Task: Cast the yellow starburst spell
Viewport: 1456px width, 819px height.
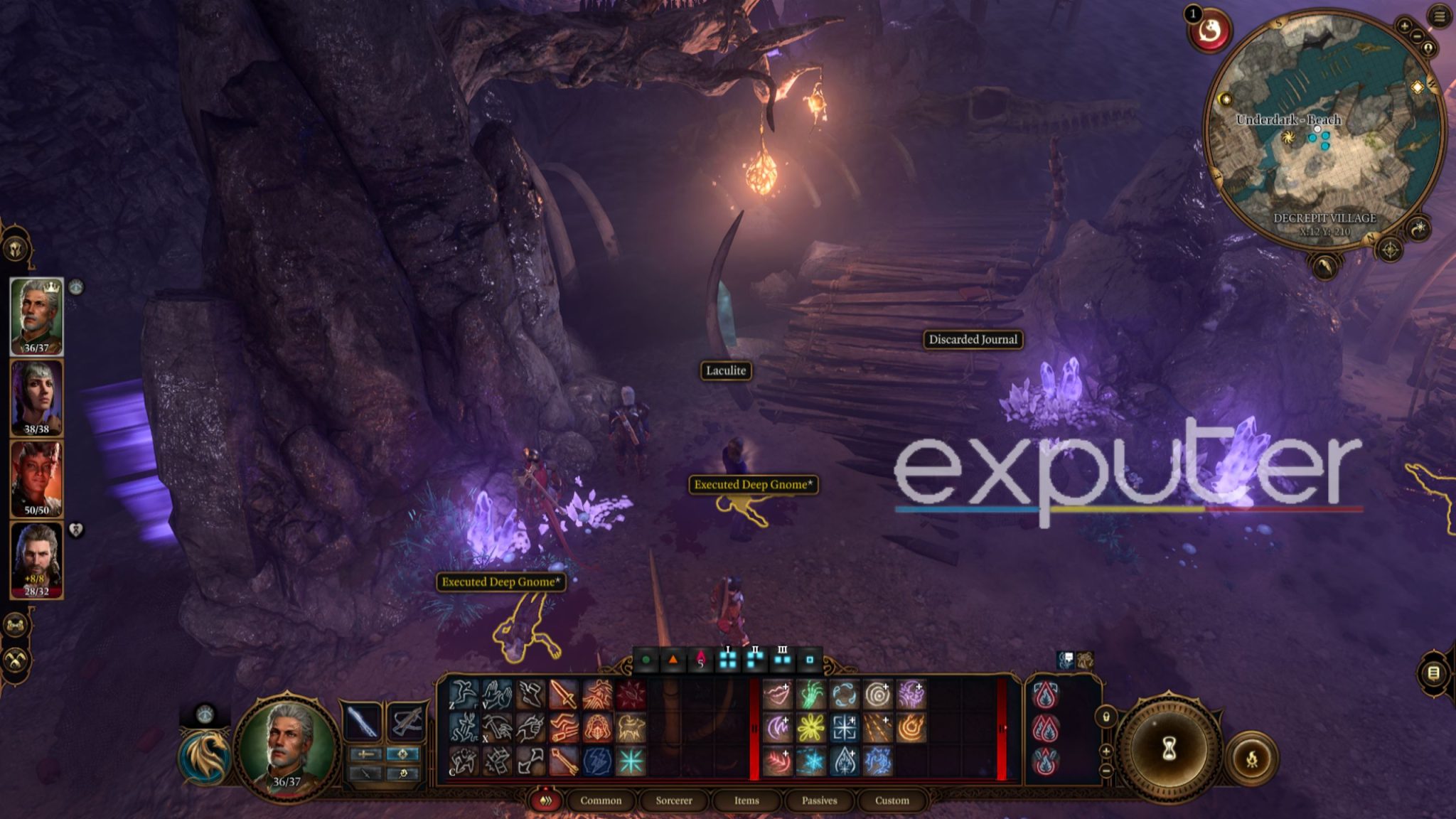Action: click(x=810, y=728)
